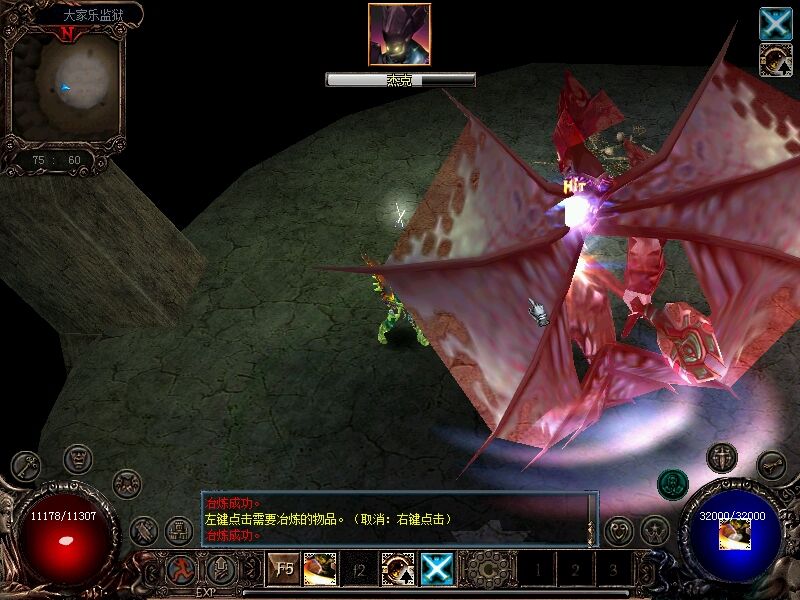Select hotbar slot number 3
800x600 pixels.
tap(613, 571)
